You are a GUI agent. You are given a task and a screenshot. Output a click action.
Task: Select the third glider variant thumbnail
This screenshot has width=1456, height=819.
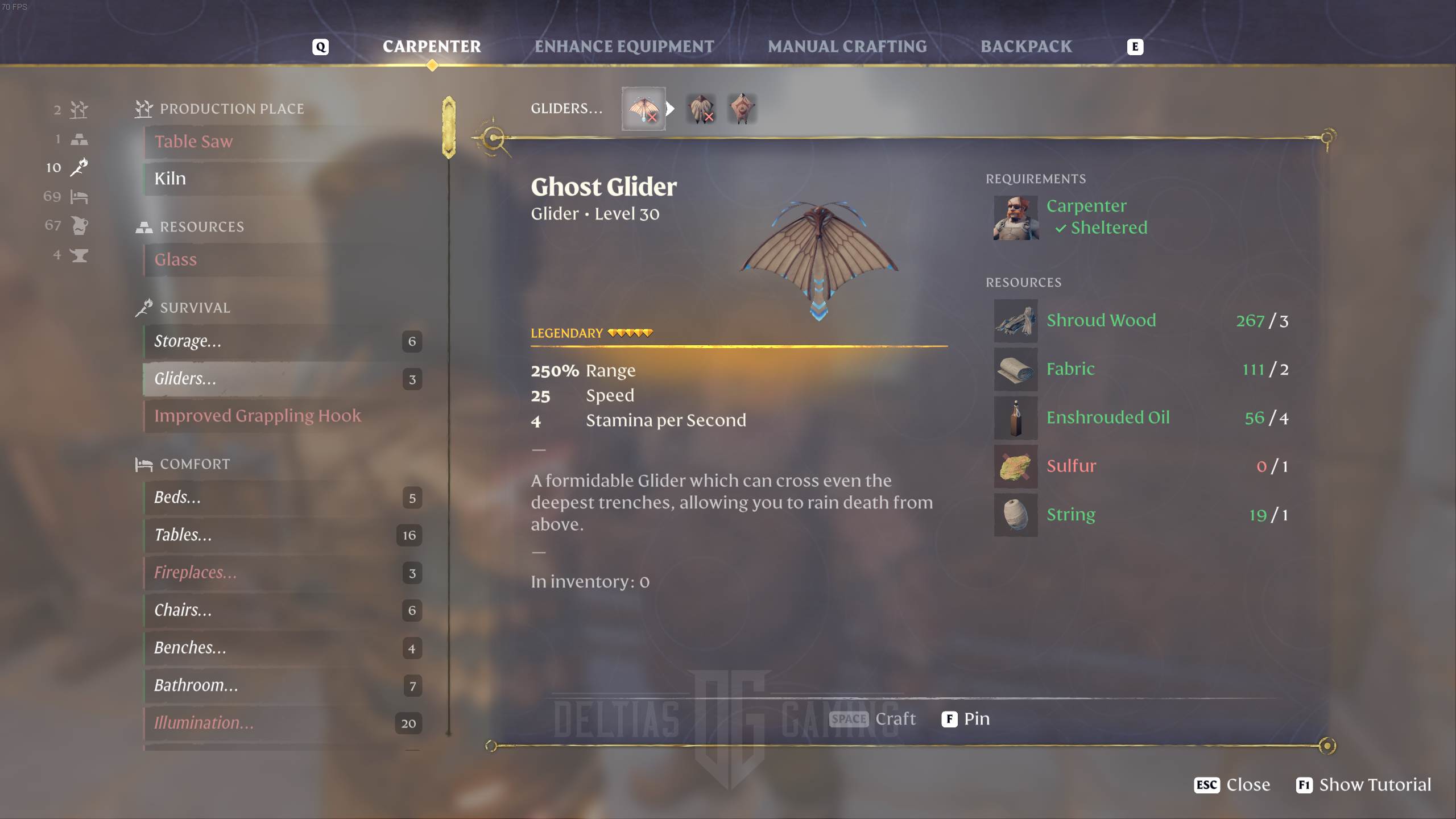click(x=742, y=109)
